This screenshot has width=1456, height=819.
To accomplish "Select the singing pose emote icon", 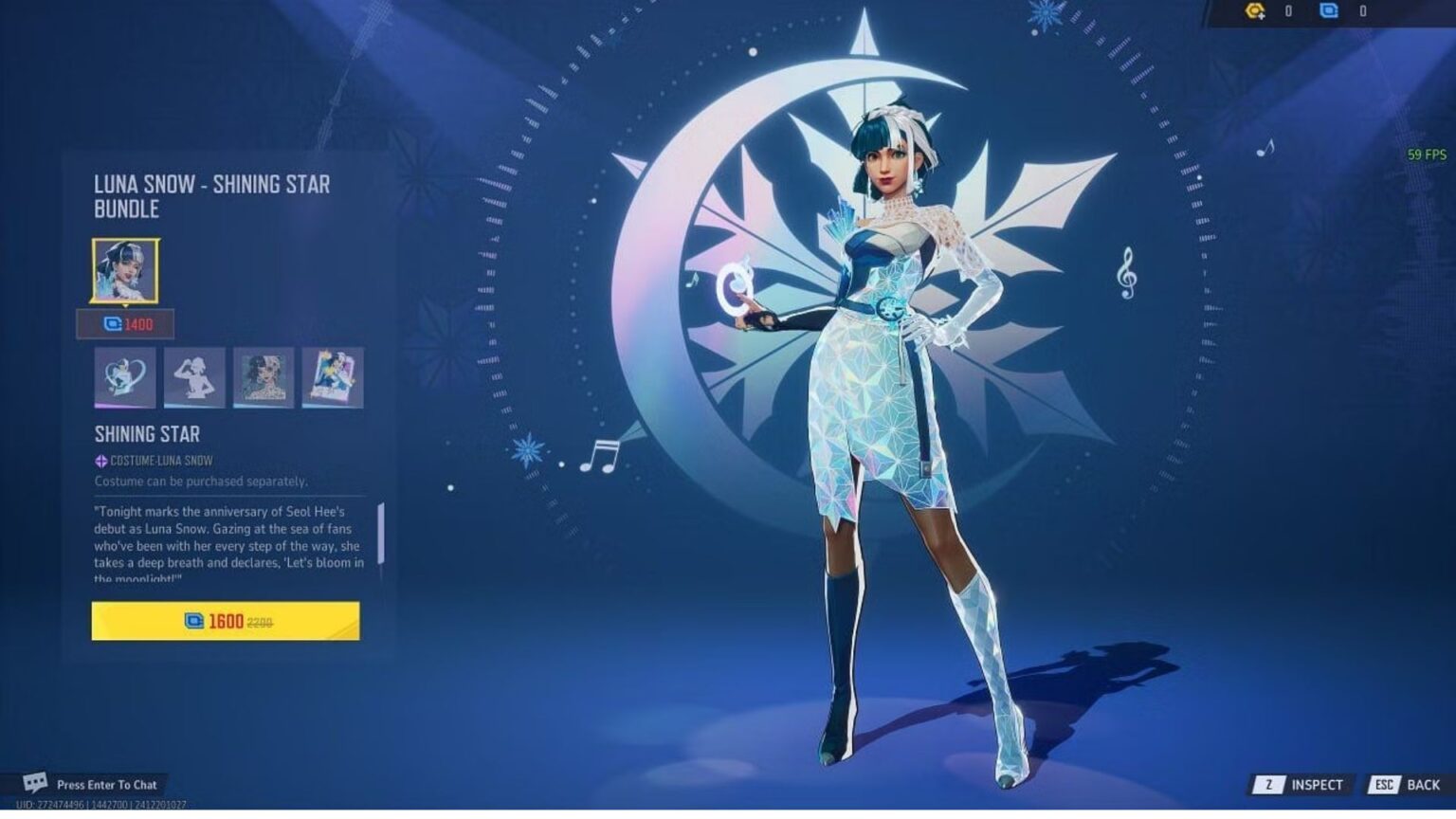I will click(193, 375).
